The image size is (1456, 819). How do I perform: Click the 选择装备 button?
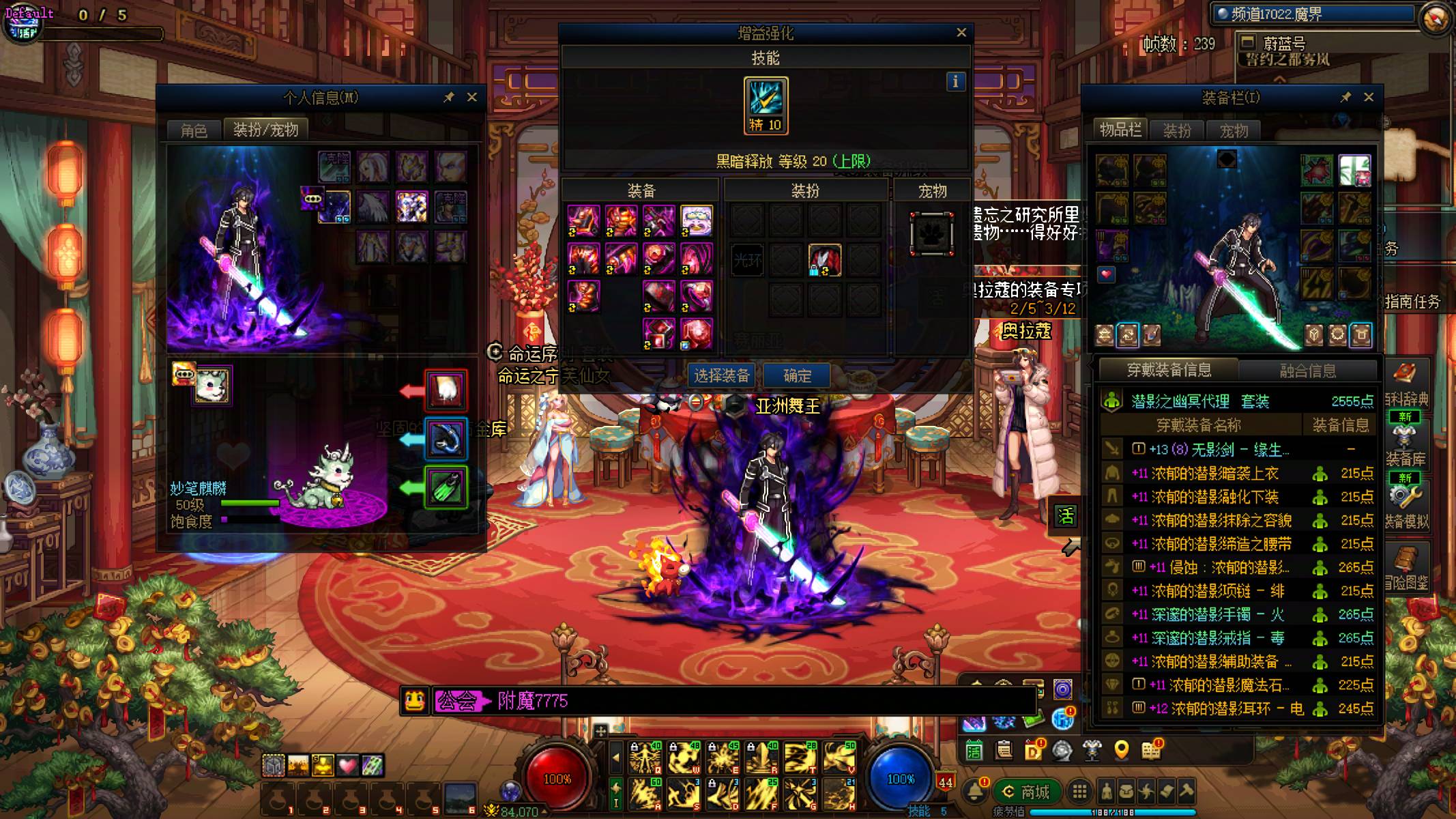coord(721,375)
